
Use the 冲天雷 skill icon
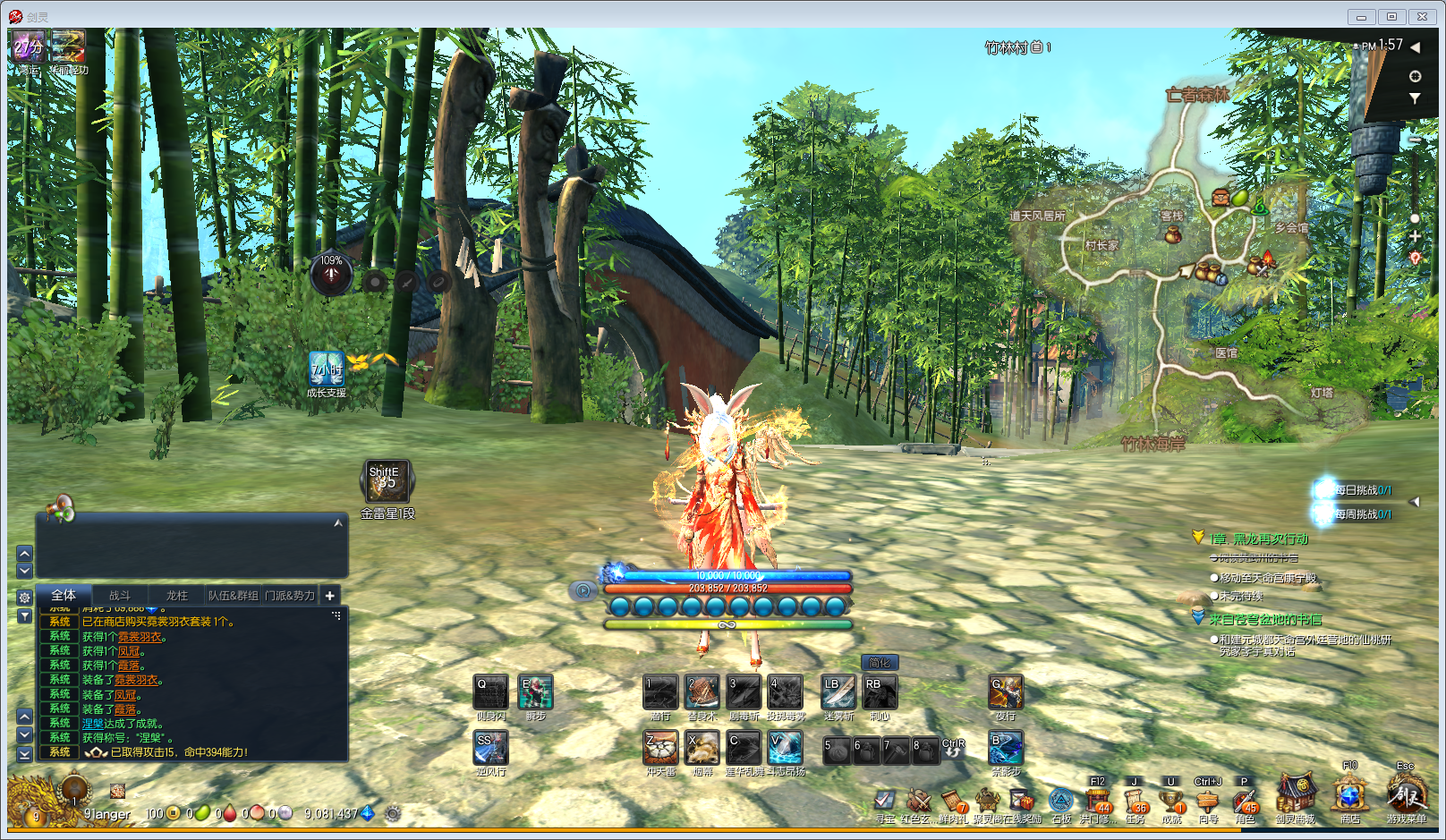660,748
